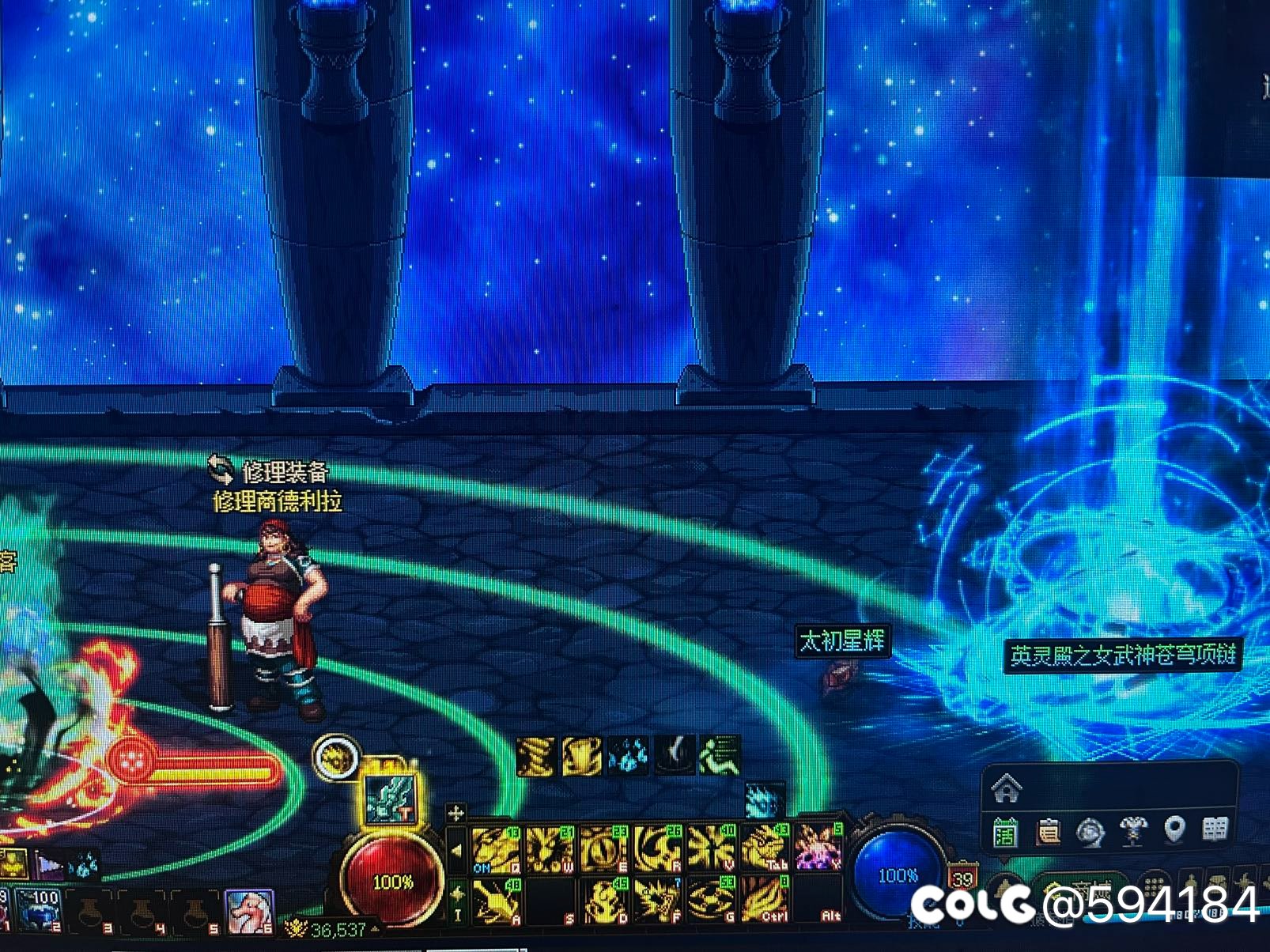
Task: Use the Ctrl-bound flame skill
Action: (x=765, y=901)
